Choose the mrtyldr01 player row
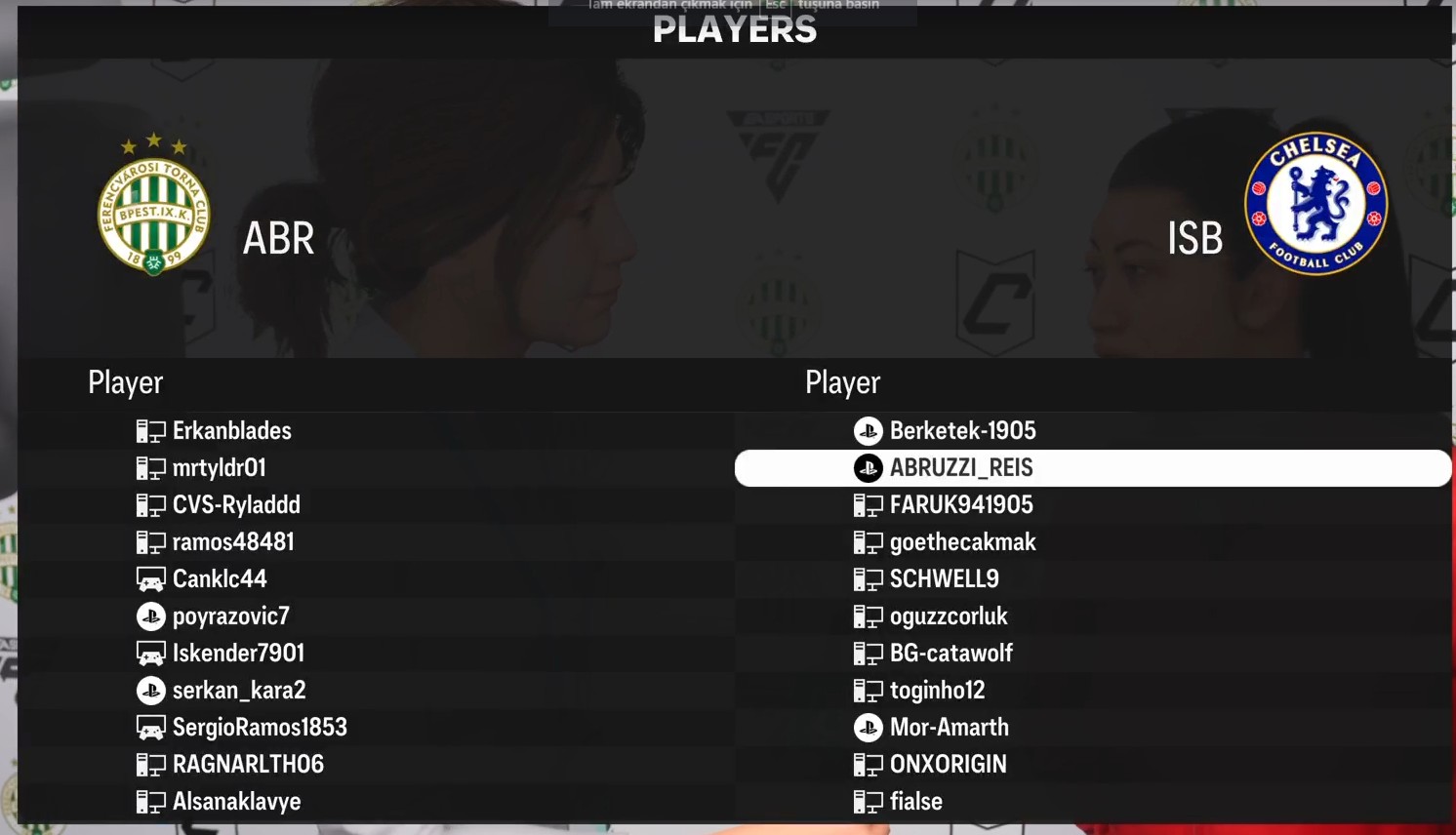This screenshot has height=835, width=1456. click(219, 468)
